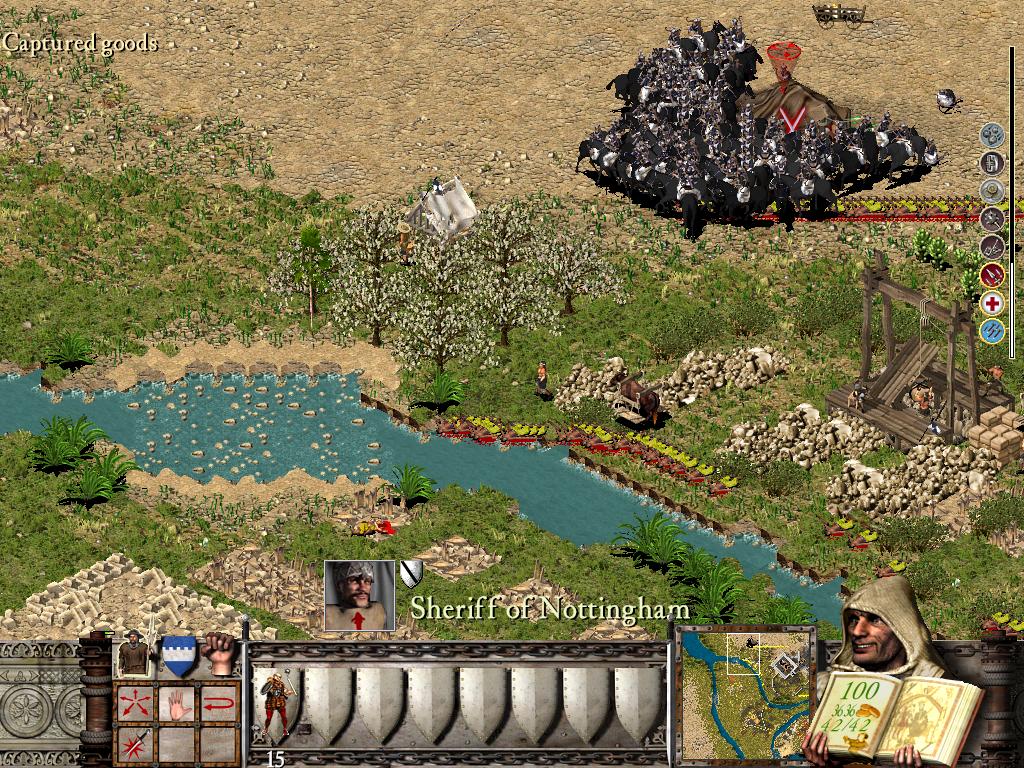Click the Sheriff of Nottingham portrait
This screenshot has width=1024, height=768.
(359, 596)
